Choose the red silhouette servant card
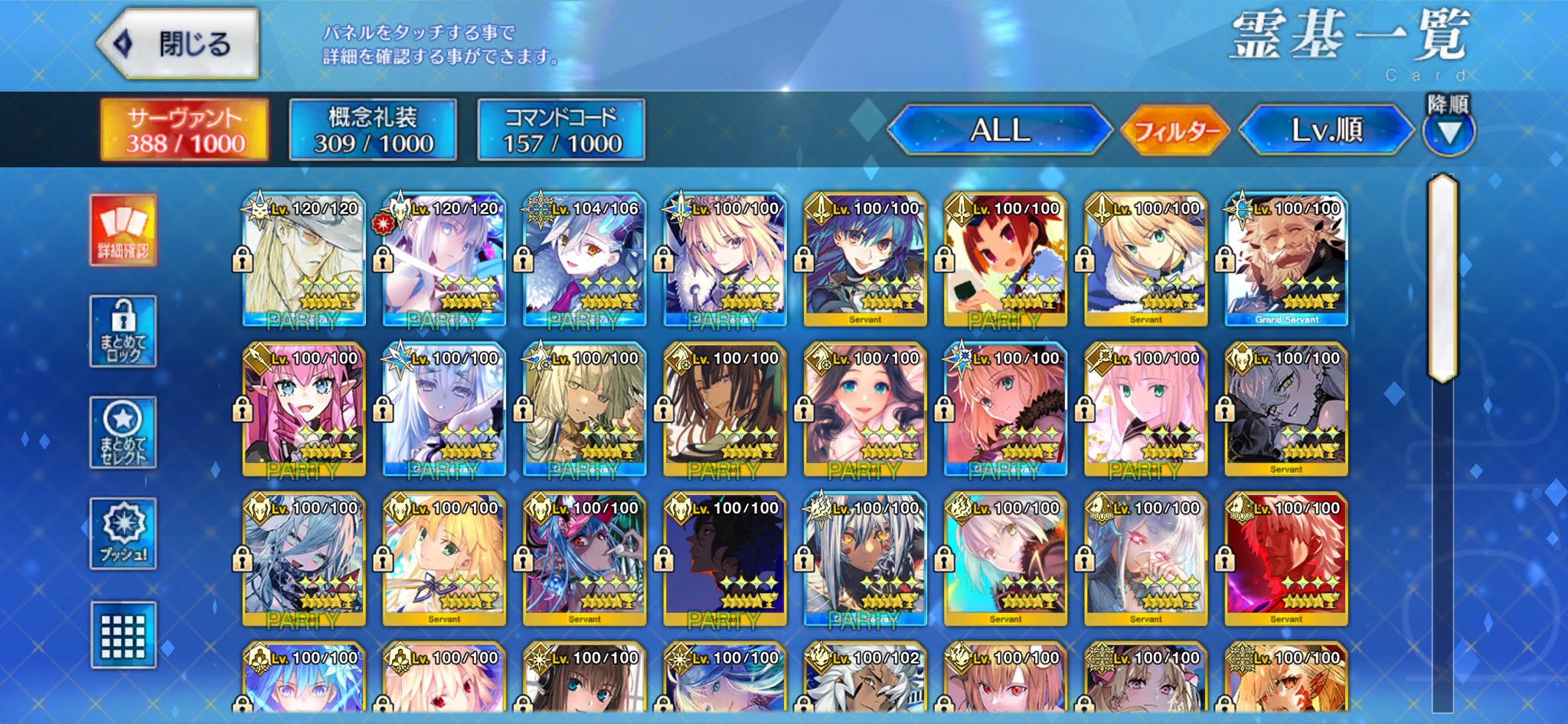The image size is (1568, 724). pos(1286,559)
